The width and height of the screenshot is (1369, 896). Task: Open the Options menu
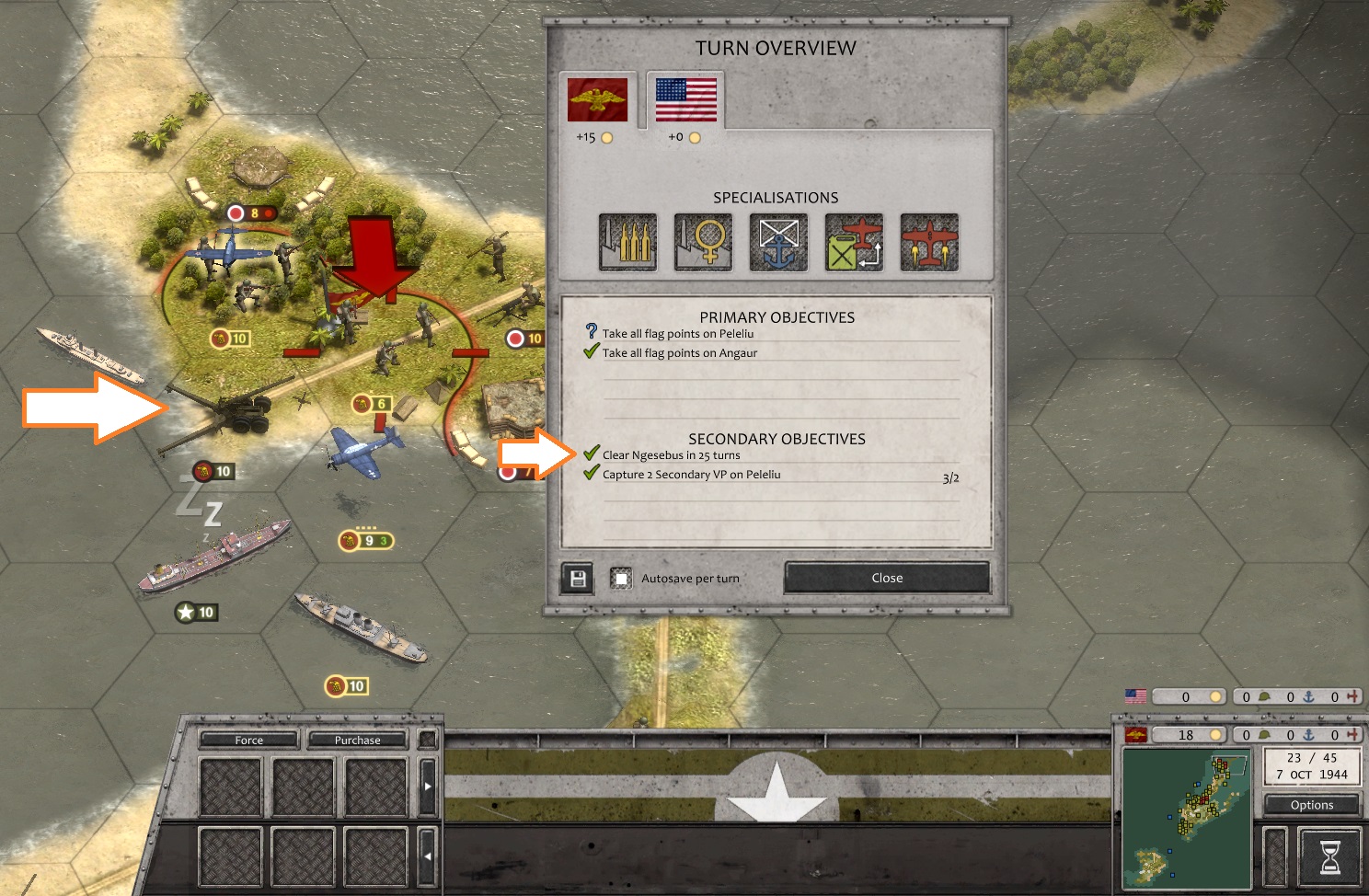coord(1311,805)
